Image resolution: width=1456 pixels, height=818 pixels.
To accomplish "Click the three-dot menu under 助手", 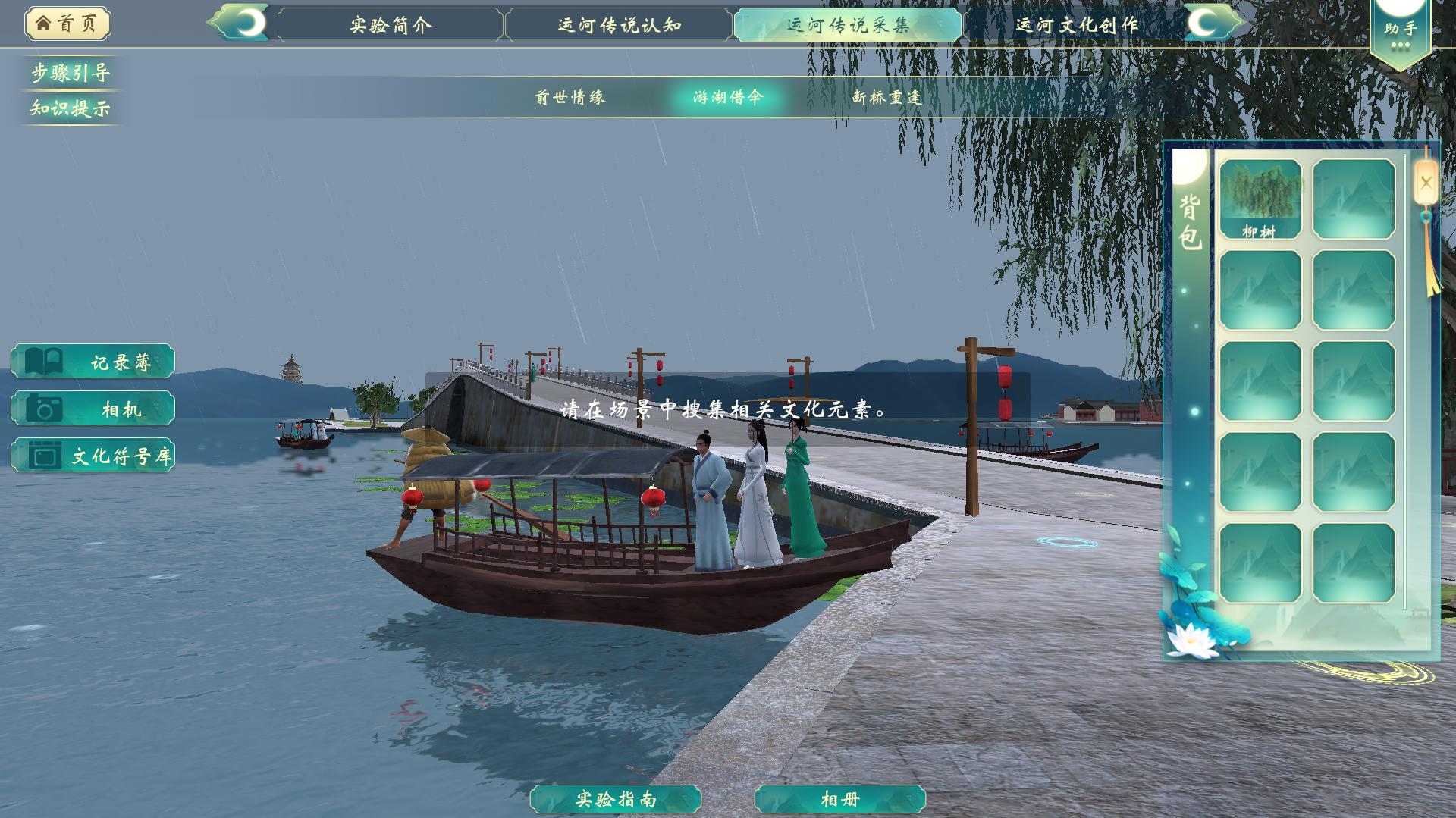I will (x=1401, y=45).
